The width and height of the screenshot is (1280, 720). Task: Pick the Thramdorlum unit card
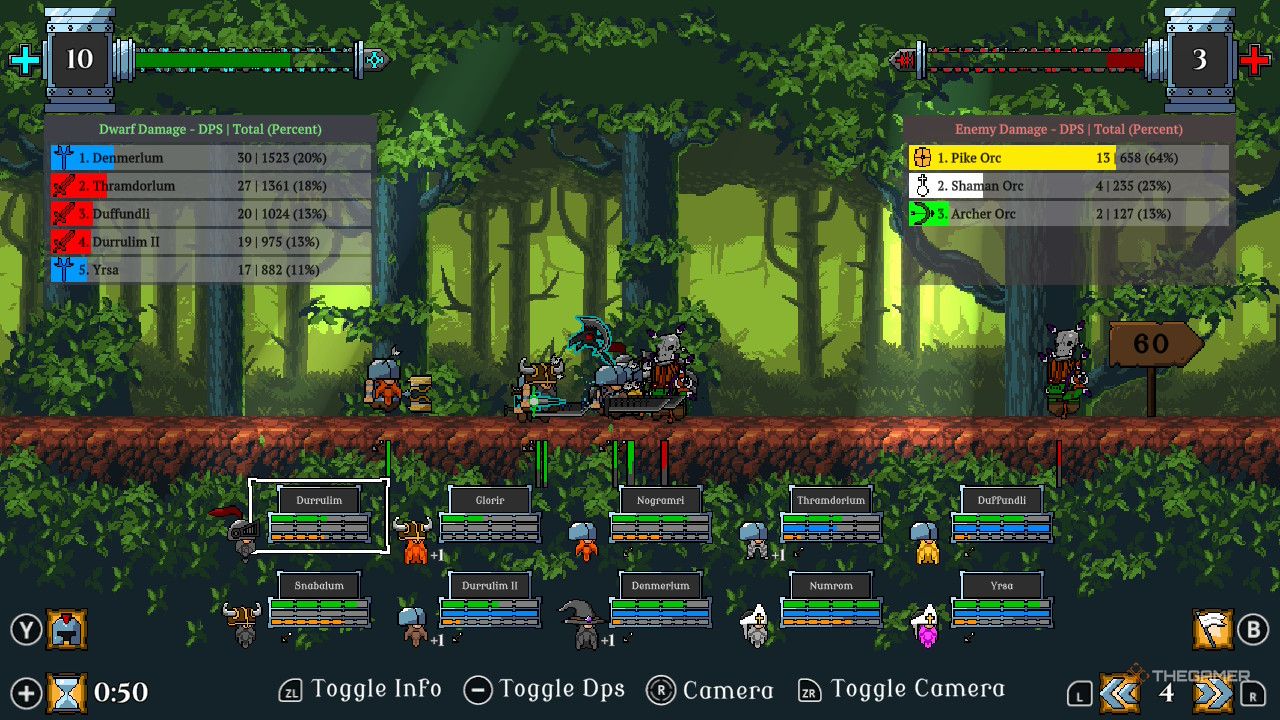(x=830, y=515)
